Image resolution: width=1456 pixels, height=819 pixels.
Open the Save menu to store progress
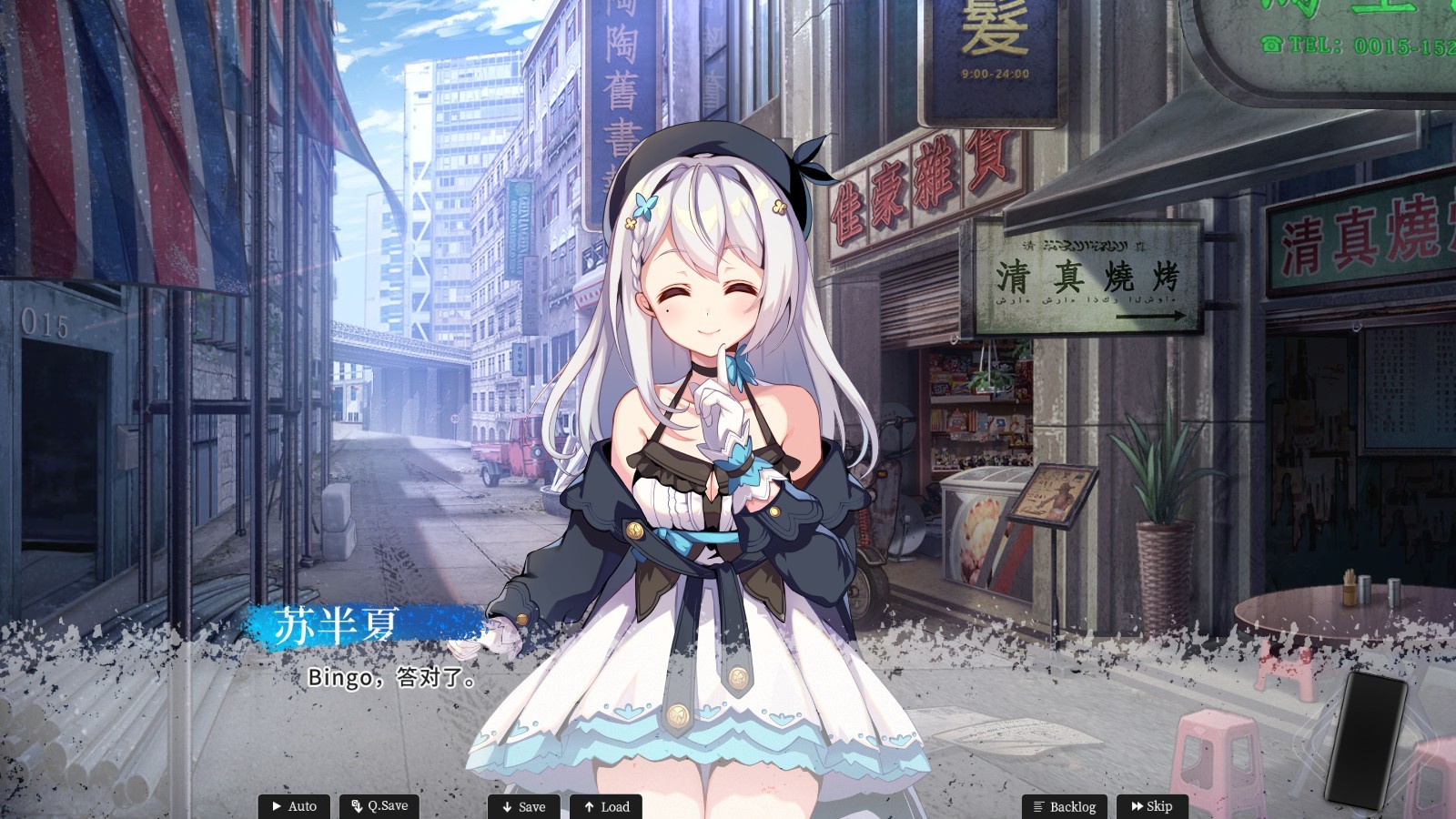click(525, 806)
